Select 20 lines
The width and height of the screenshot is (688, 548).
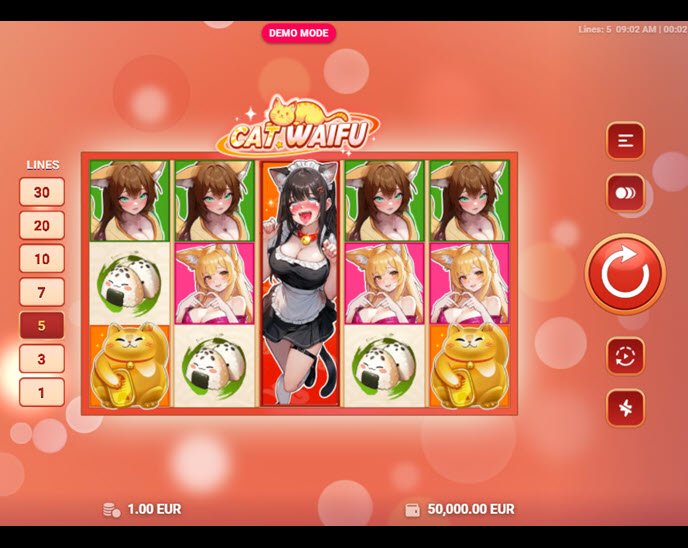point(42,225)
